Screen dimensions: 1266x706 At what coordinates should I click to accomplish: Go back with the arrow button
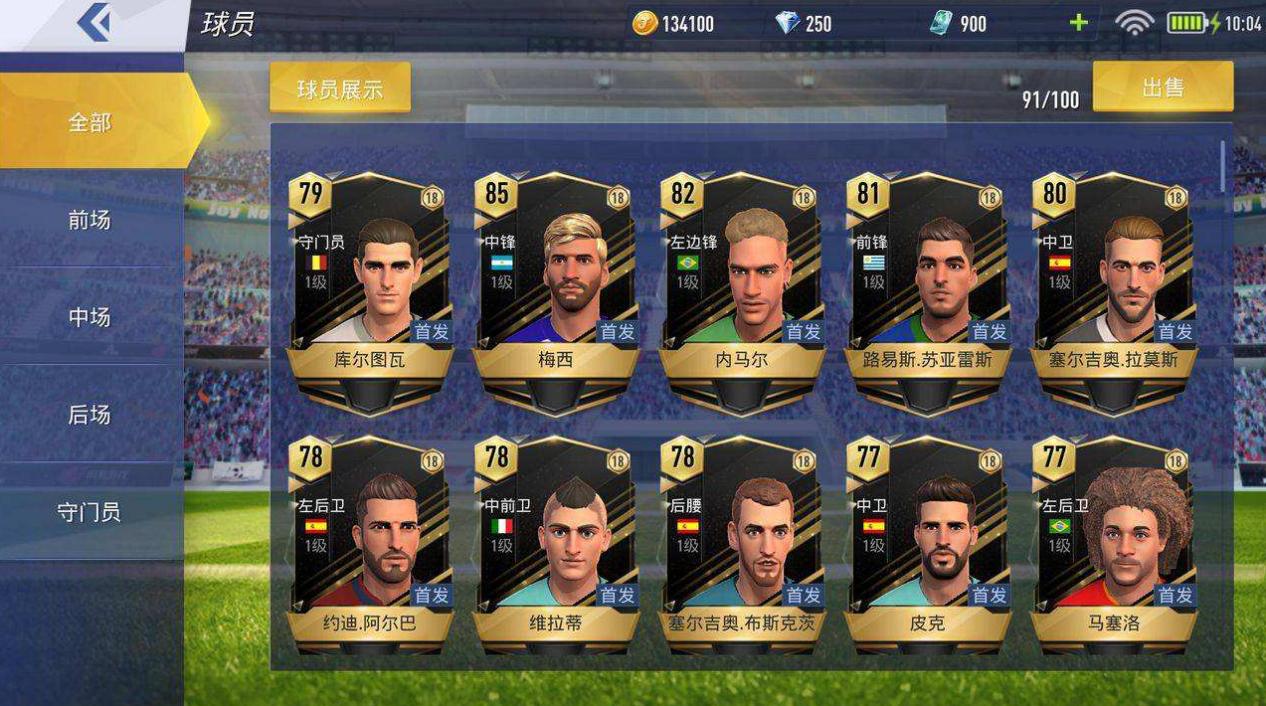[x=93, y=24]
